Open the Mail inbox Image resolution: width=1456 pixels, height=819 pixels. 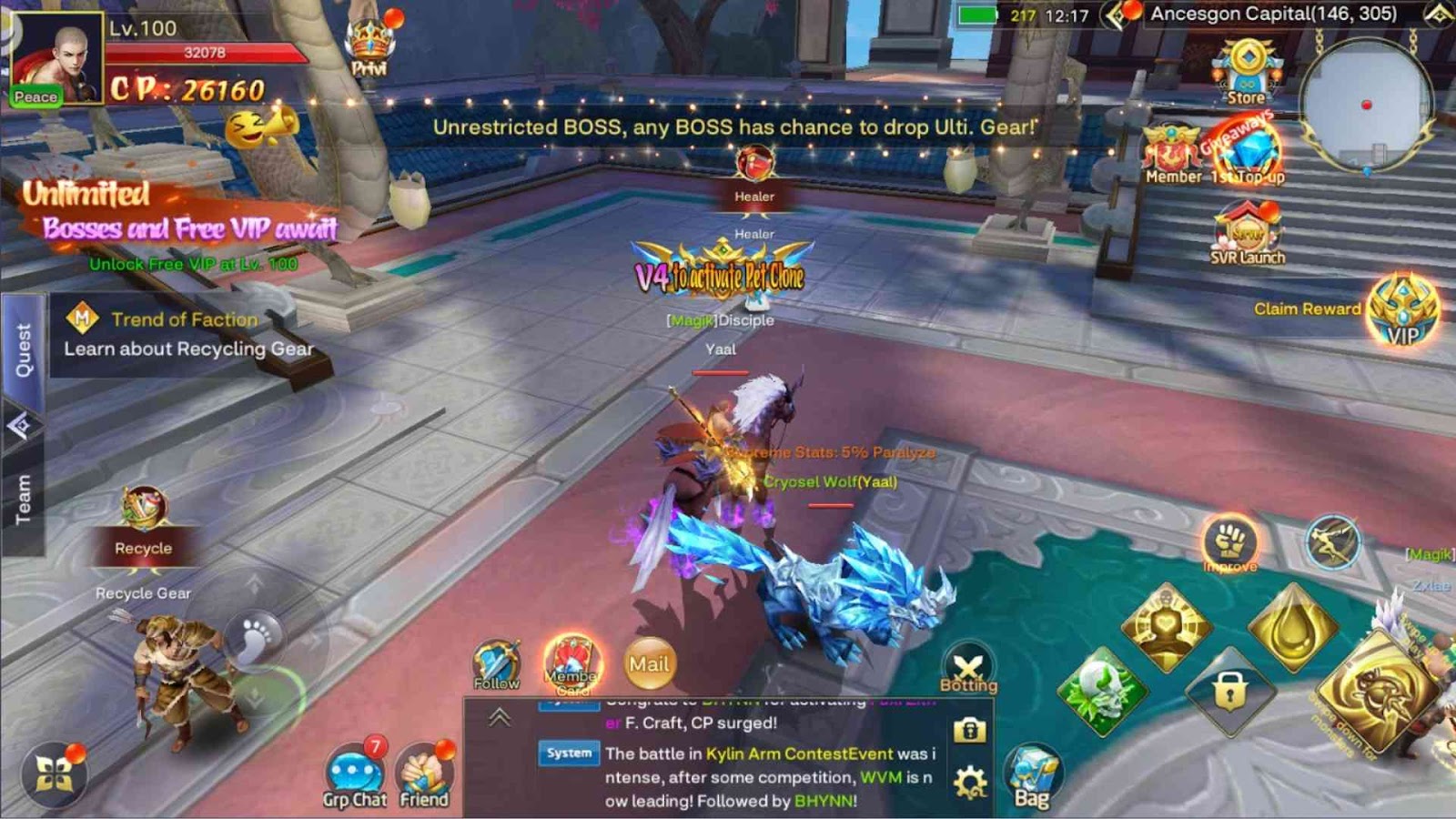pyautogui.click(x=649, y=664)
